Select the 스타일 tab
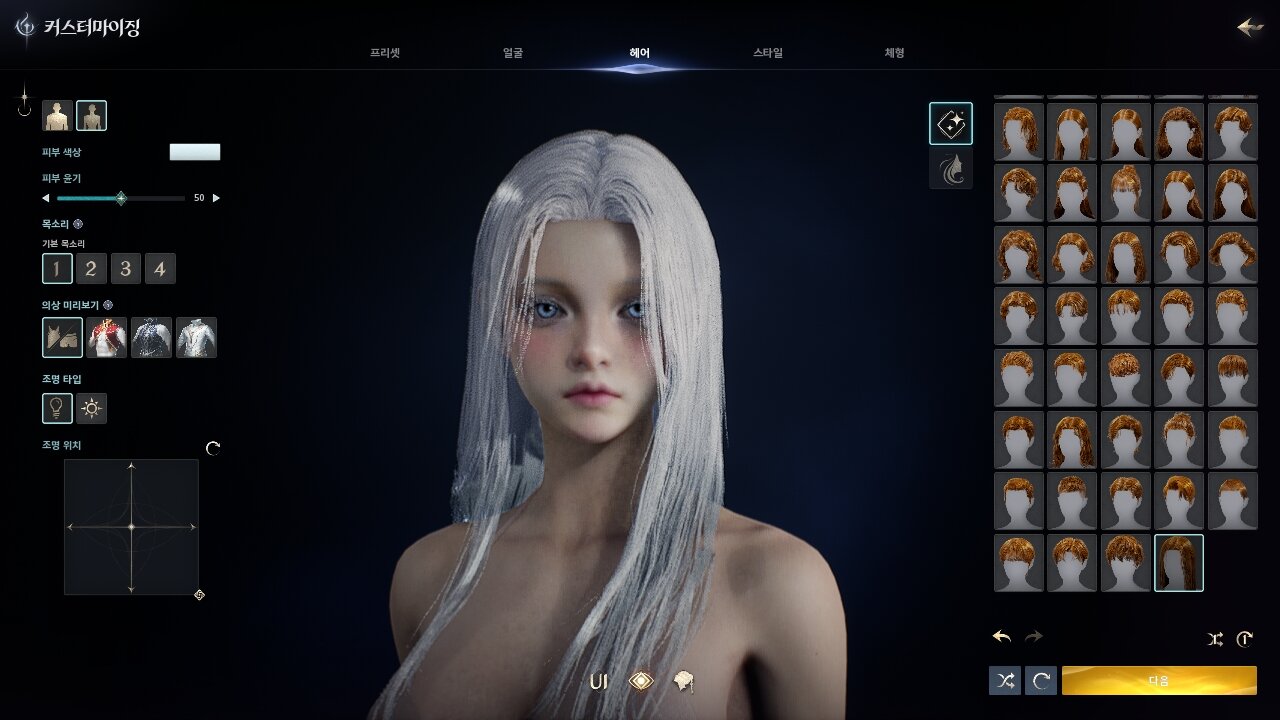 coord(768,53)
